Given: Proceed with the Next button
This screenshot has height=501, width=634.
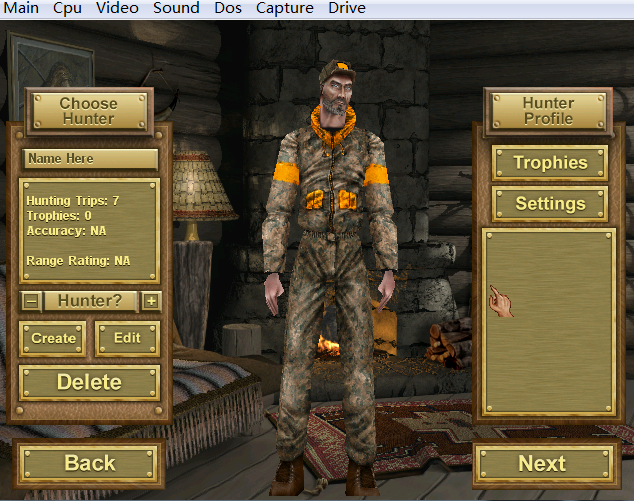Looking at the screenshot, I should (542, 463).
